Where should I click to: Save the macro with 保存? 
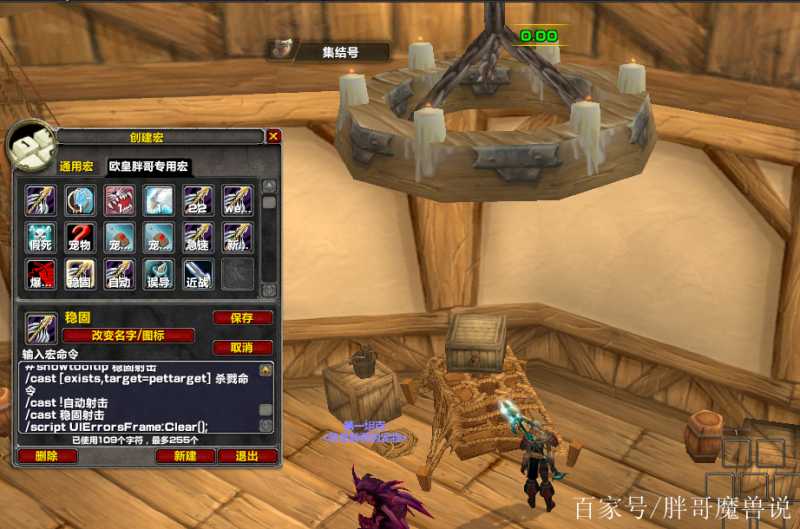242,318
